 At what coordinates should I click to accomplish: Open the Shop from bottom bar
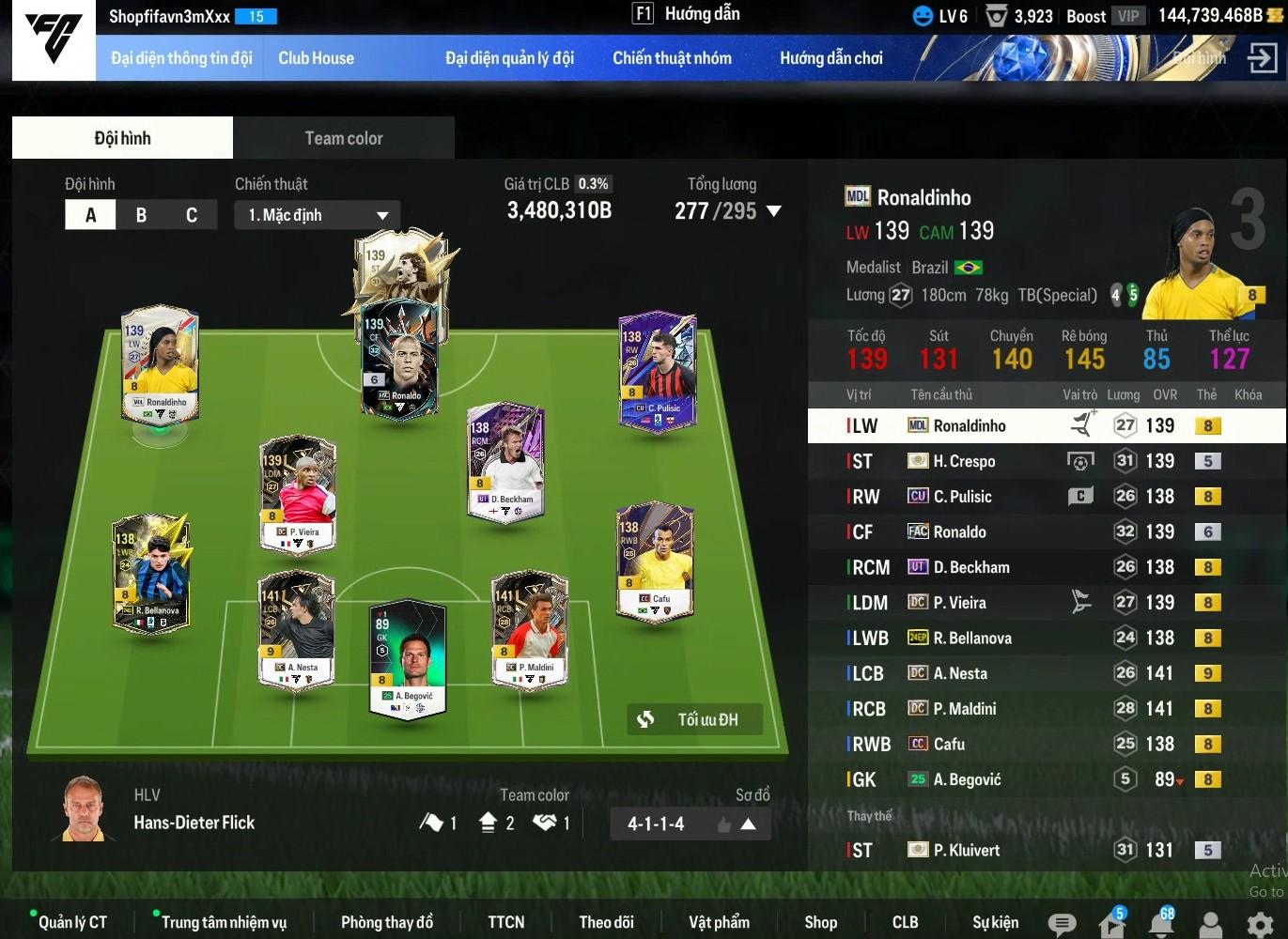[820, 922]
